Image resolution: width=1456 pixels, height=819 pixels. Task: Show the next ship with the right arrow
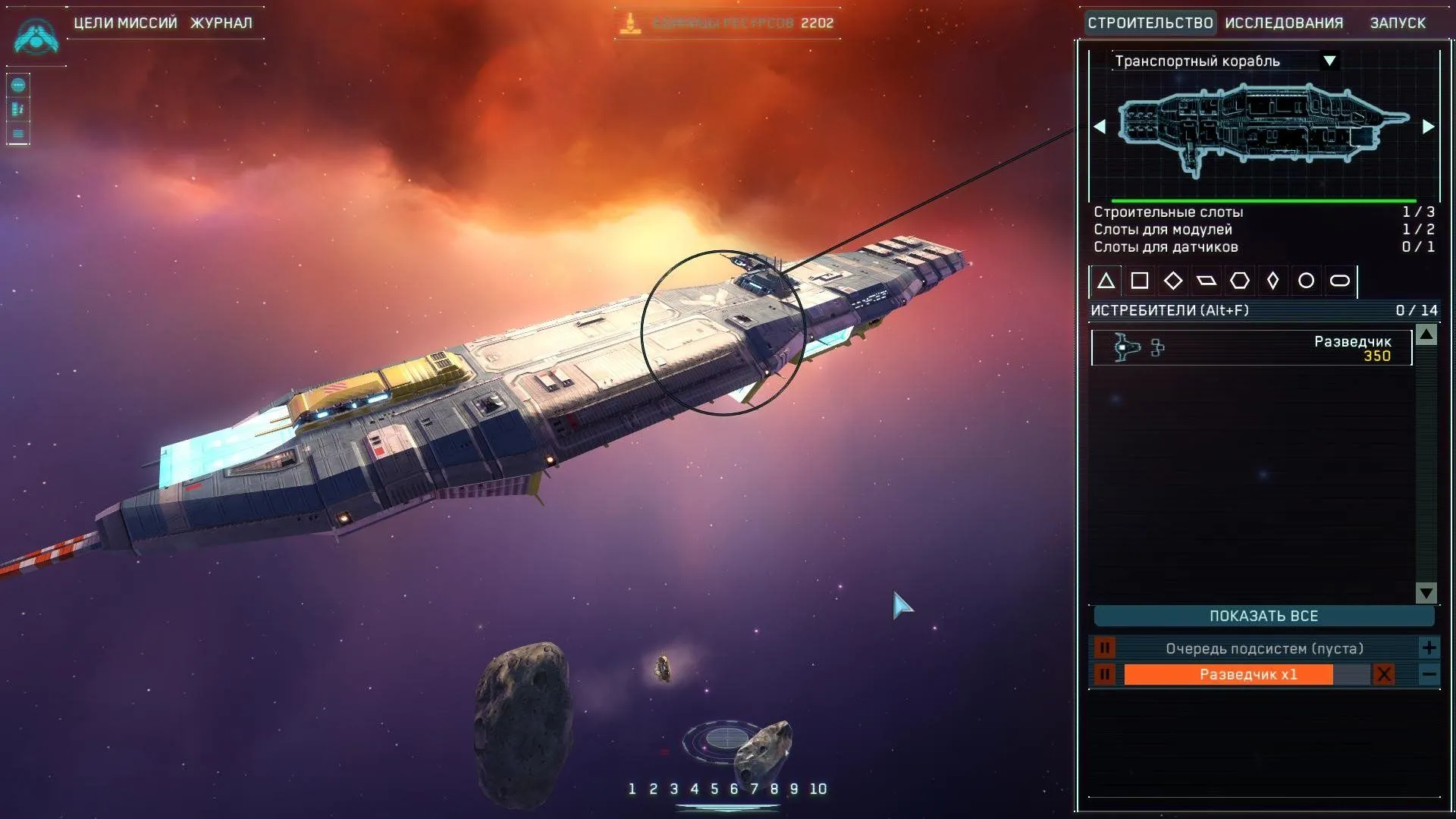click(x=1428, y=127)
